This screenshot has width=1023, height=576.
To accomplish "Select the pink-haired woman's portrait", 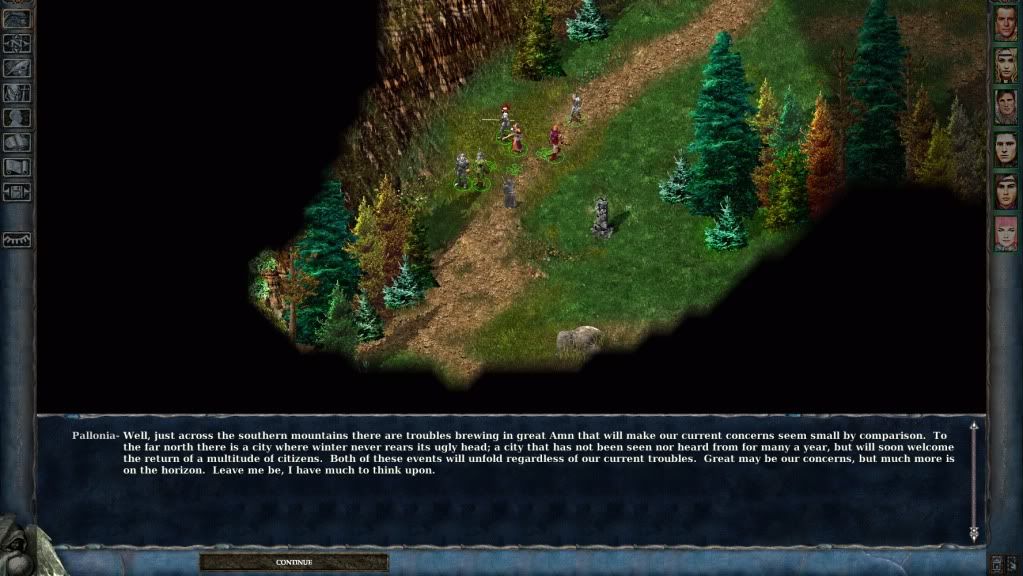I will point(1005,233).
